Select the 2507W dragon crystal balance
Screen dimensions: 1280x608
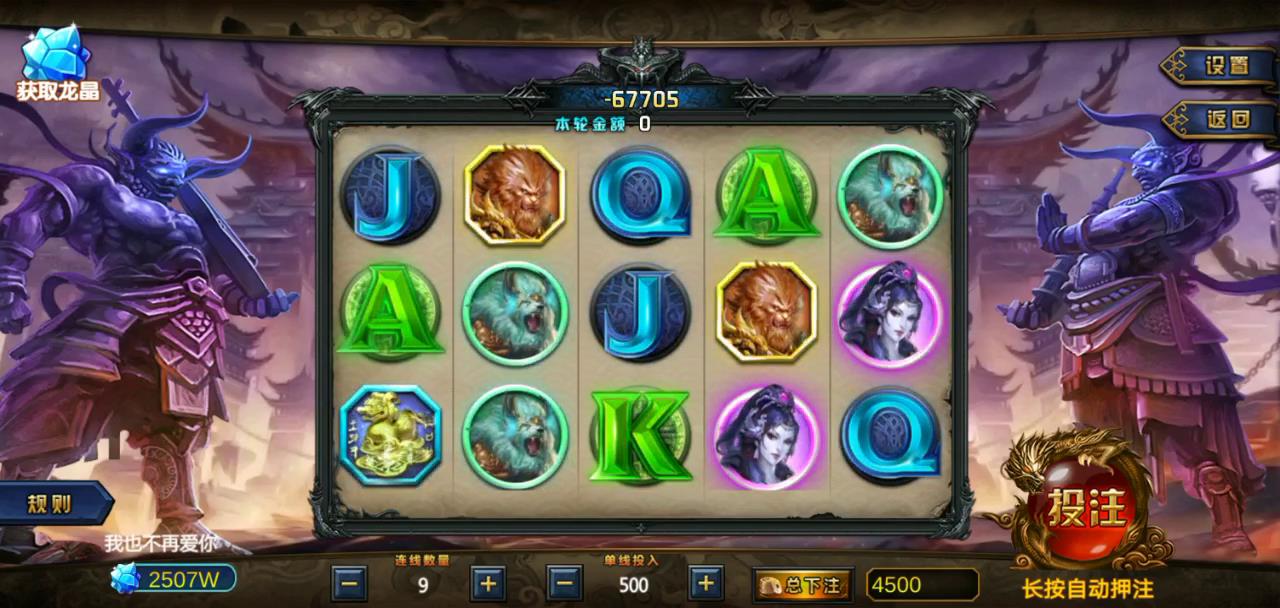coord(174,578)
